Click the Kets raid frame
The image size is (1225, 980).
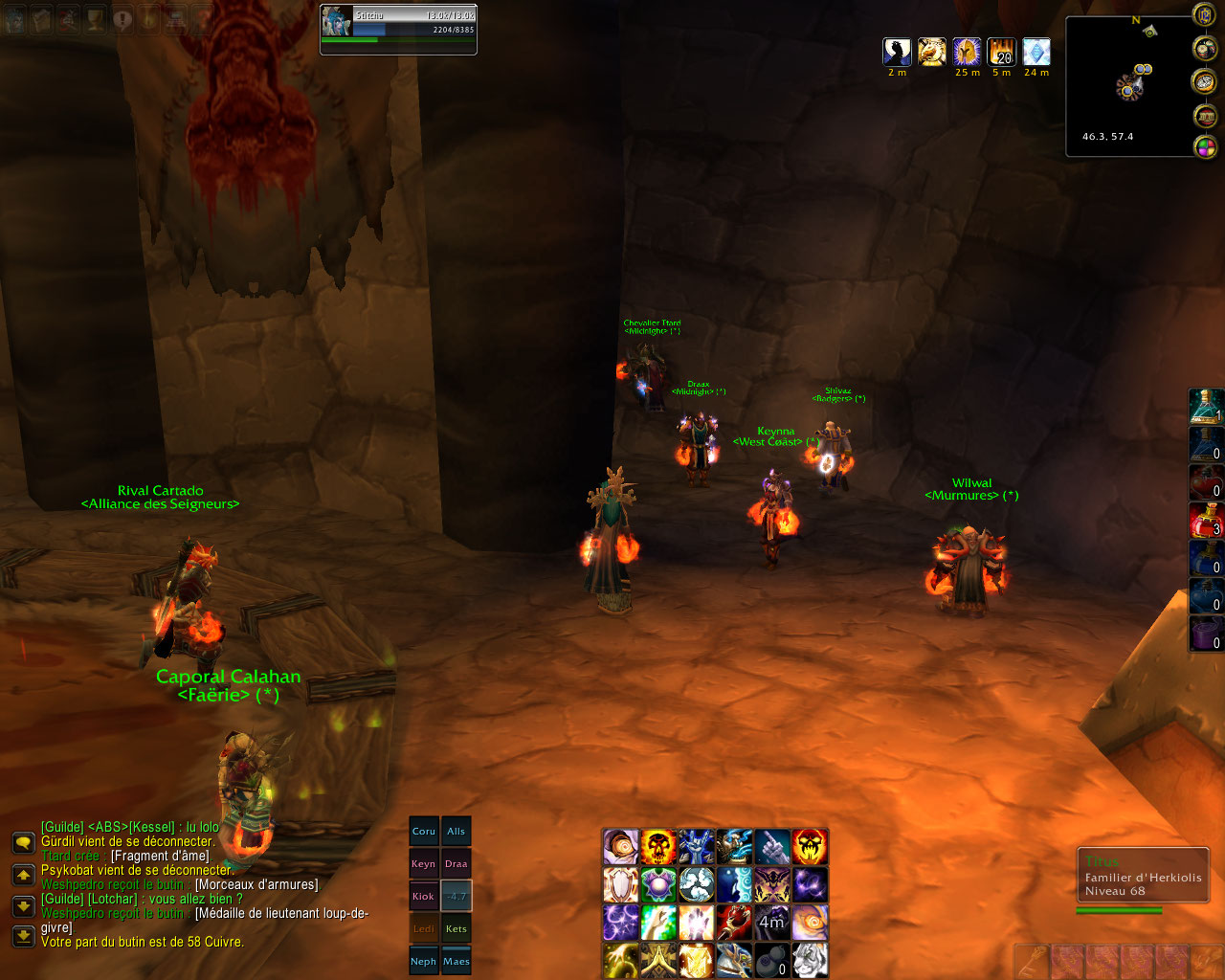tap(457, 929)
